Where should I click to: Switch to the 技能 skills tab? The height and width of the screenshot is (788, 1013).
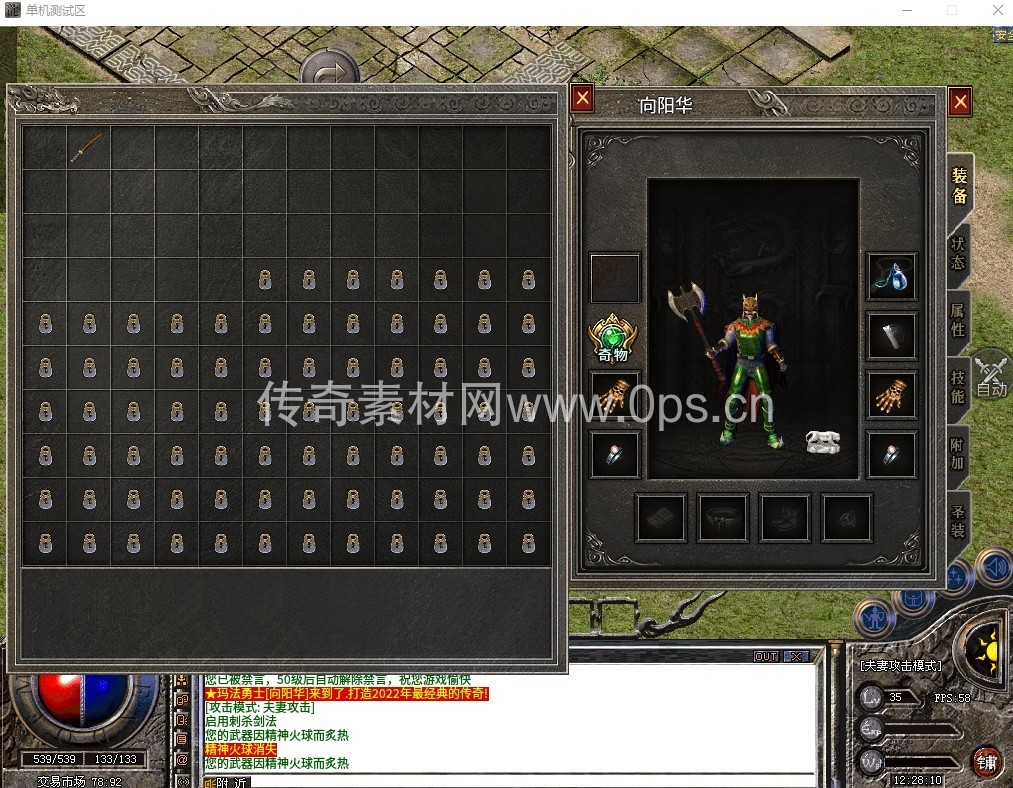click(x=957, y=386)
